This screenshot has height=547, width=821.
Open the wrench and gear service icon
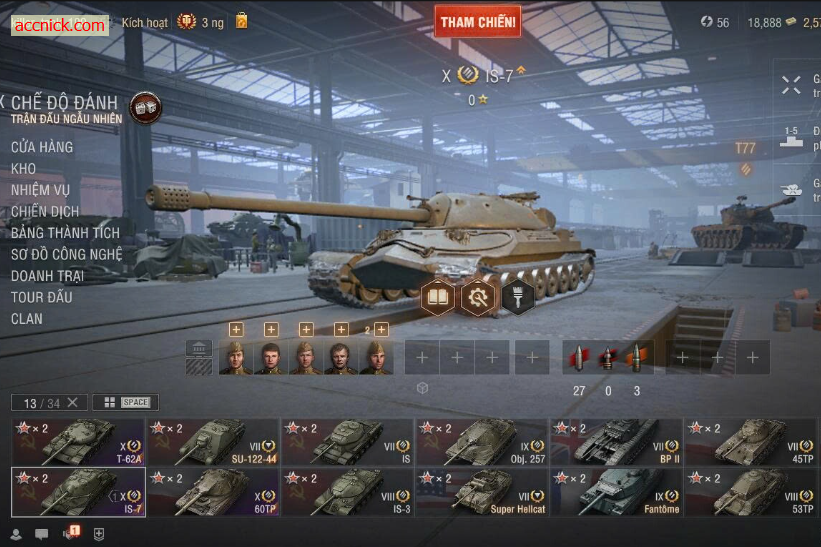click(x=477, y=296)
